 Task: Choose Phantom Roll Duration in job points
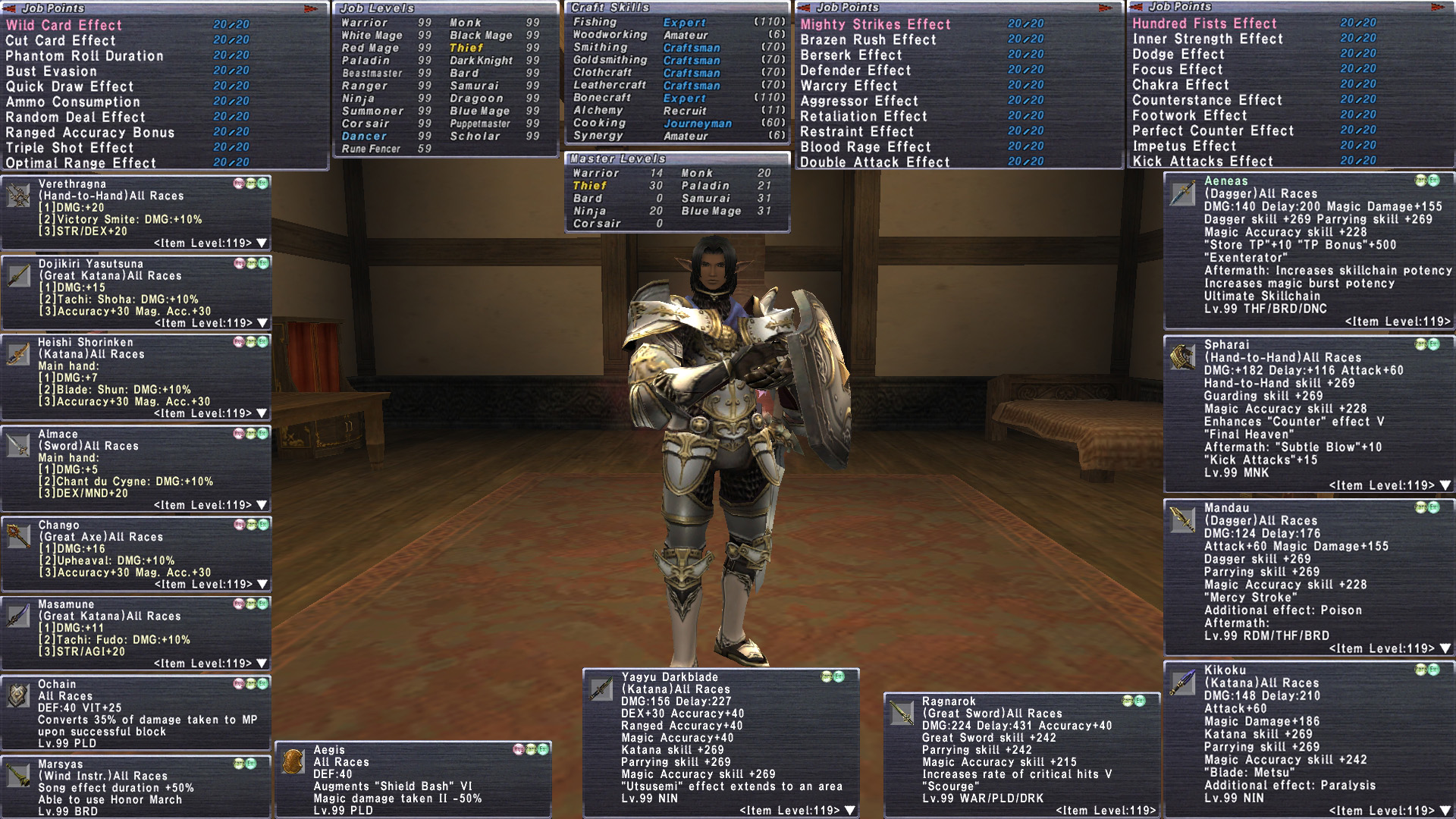tap(84, 56)
